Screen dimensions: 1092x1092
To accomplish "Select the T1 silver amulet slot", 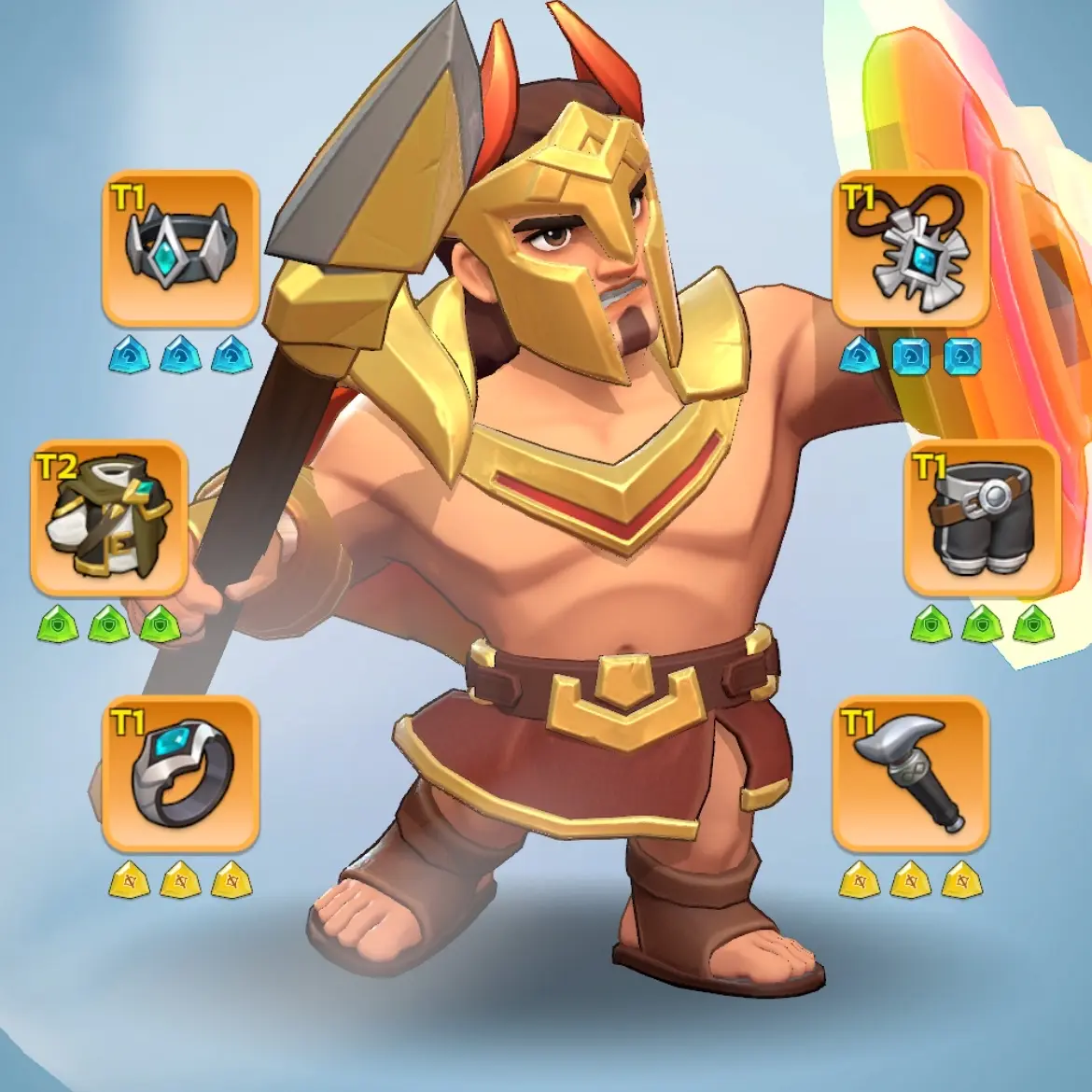I will pyautogui.click(x=910, y=247).
